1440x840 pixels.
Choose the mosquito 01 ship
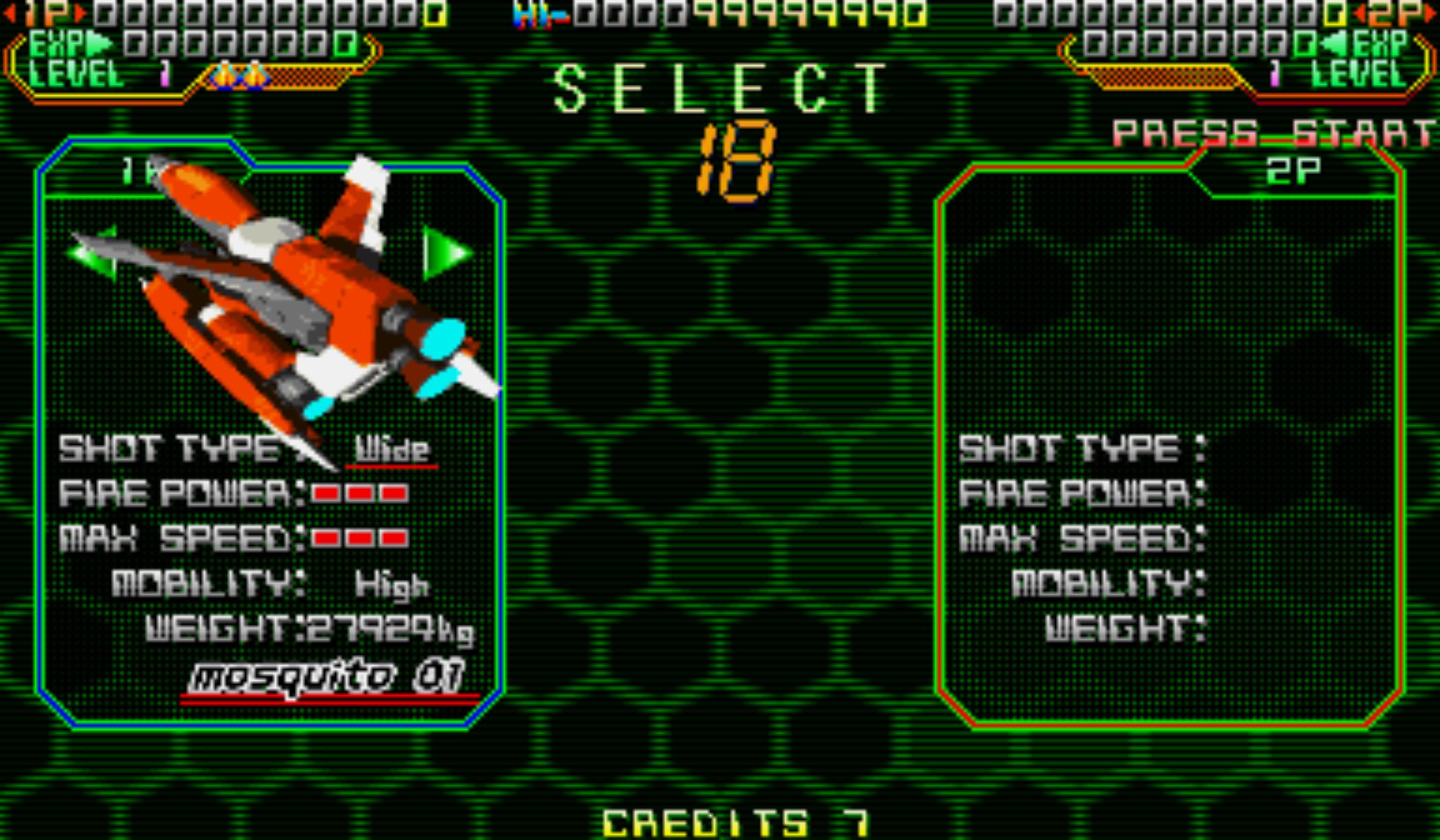point(328,678)
